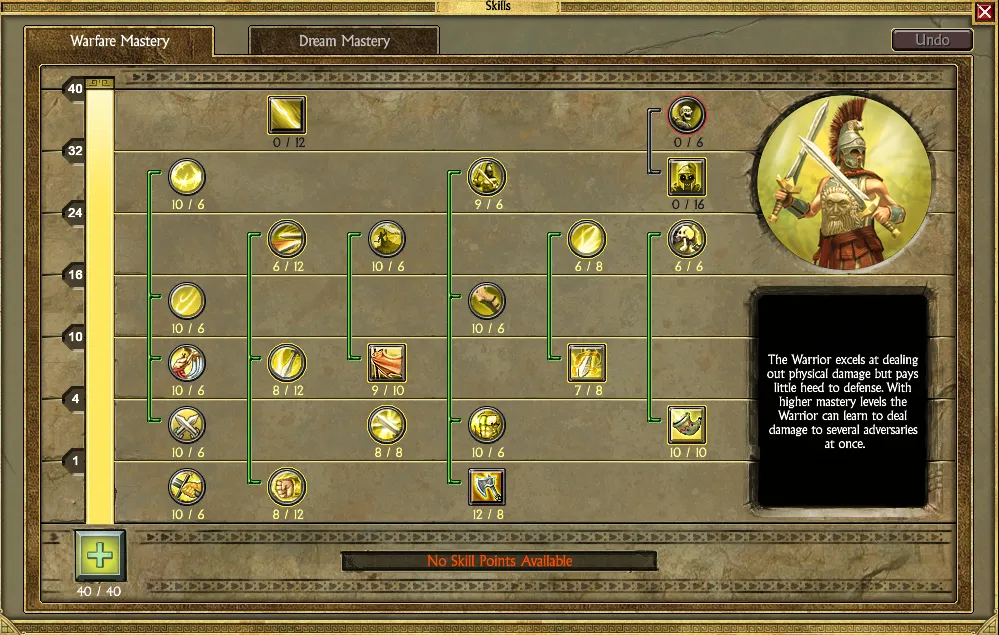999x635 pixels.
Task: Select the red banner Battle Standard skill
Action: pos(387,363)
